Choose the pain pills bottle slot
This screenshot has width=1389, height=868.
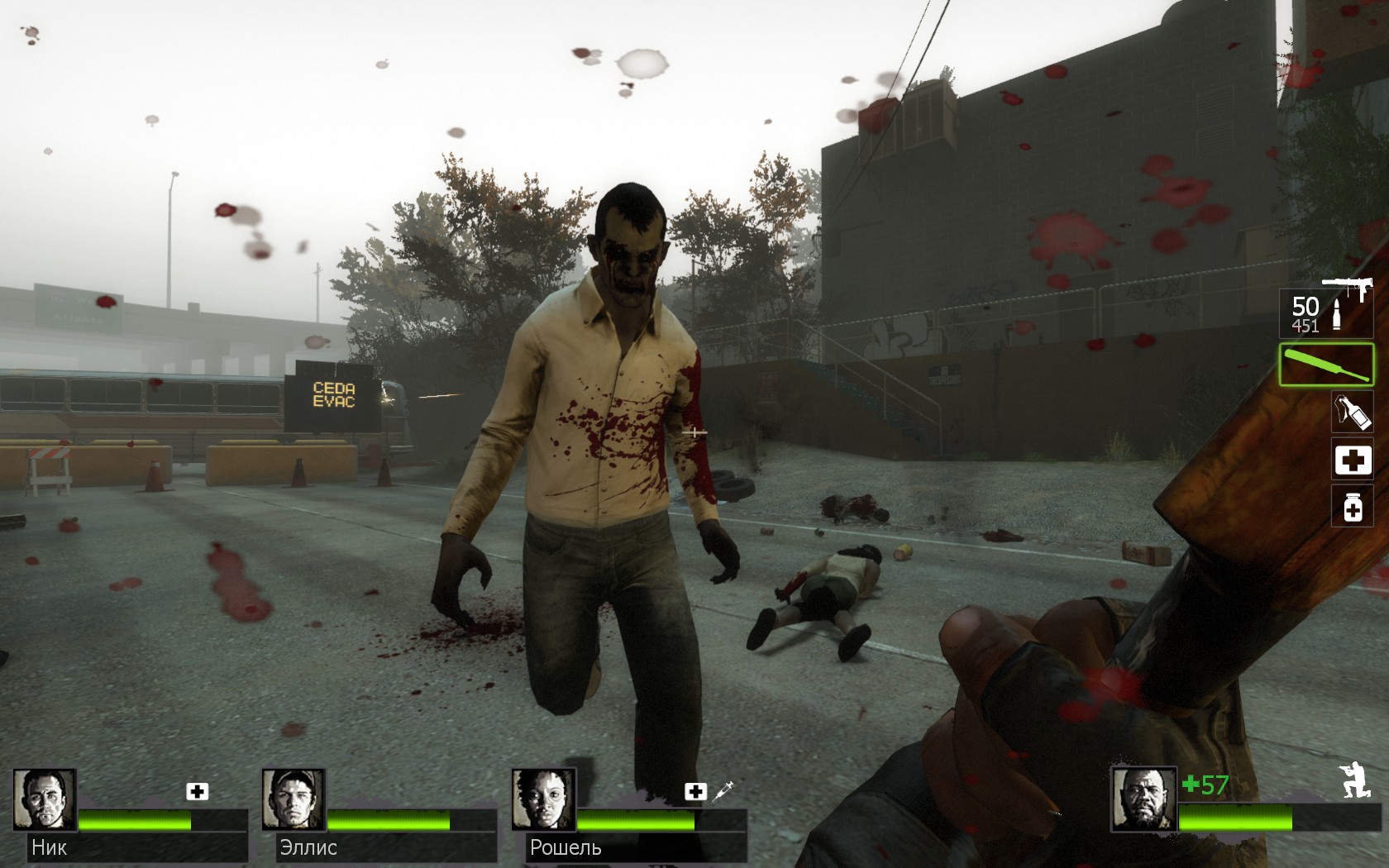(1352, 507)
